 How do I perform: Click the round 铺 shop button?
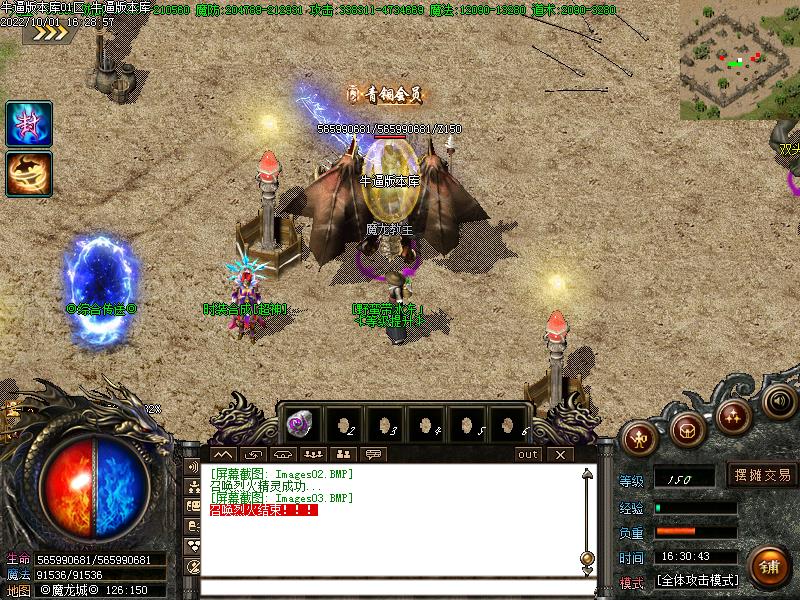click(768, 564)
